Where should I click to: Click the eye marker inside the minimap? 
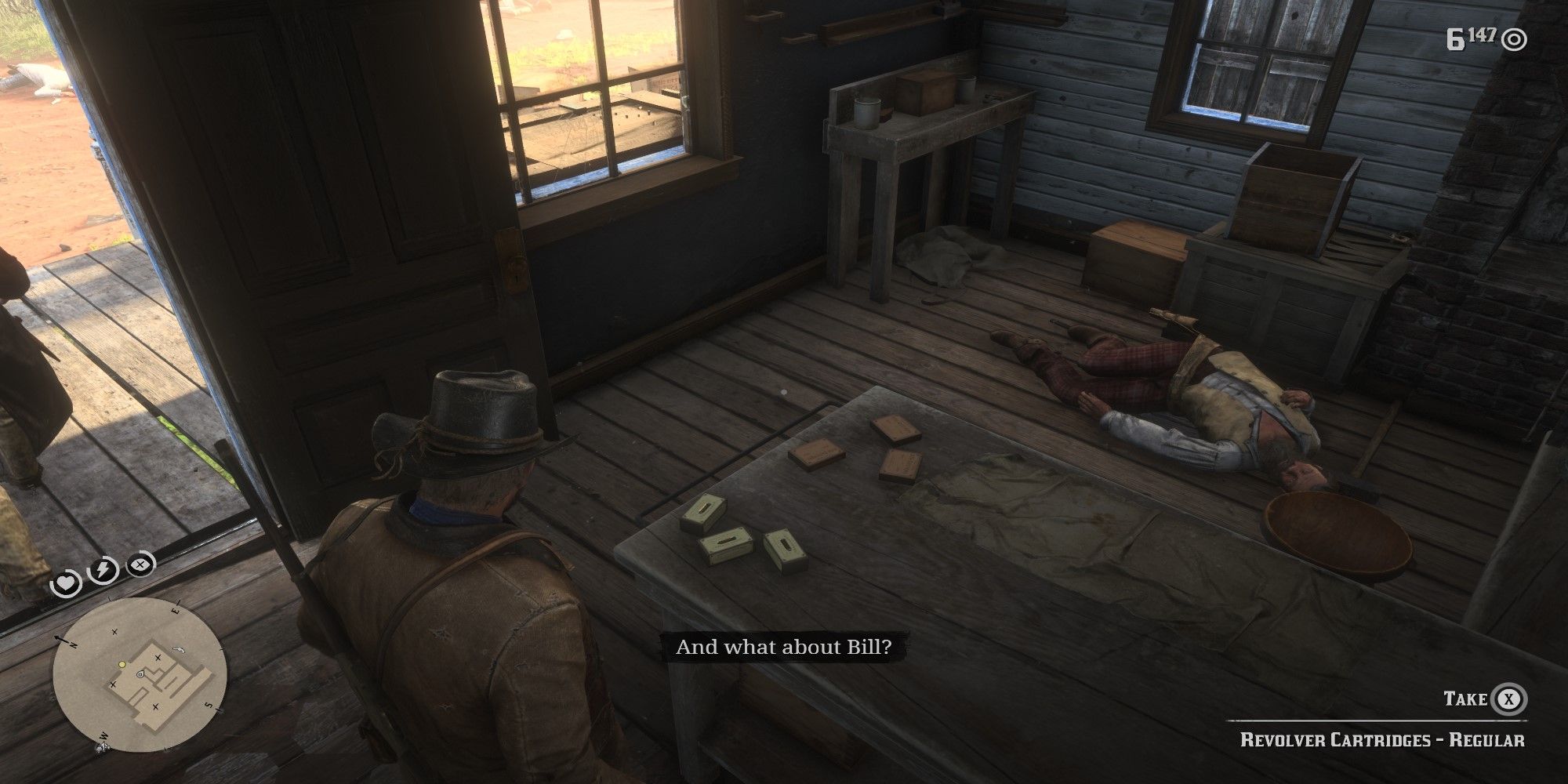point(140,674)
